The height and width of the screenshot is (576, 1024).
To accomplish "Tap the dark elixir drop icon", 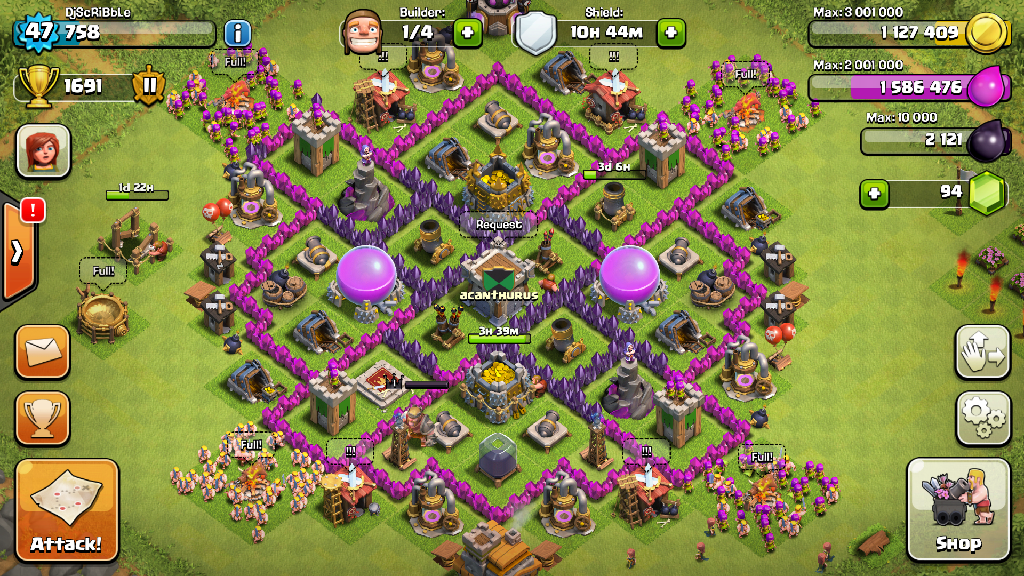I will click(x=987, y=139).
